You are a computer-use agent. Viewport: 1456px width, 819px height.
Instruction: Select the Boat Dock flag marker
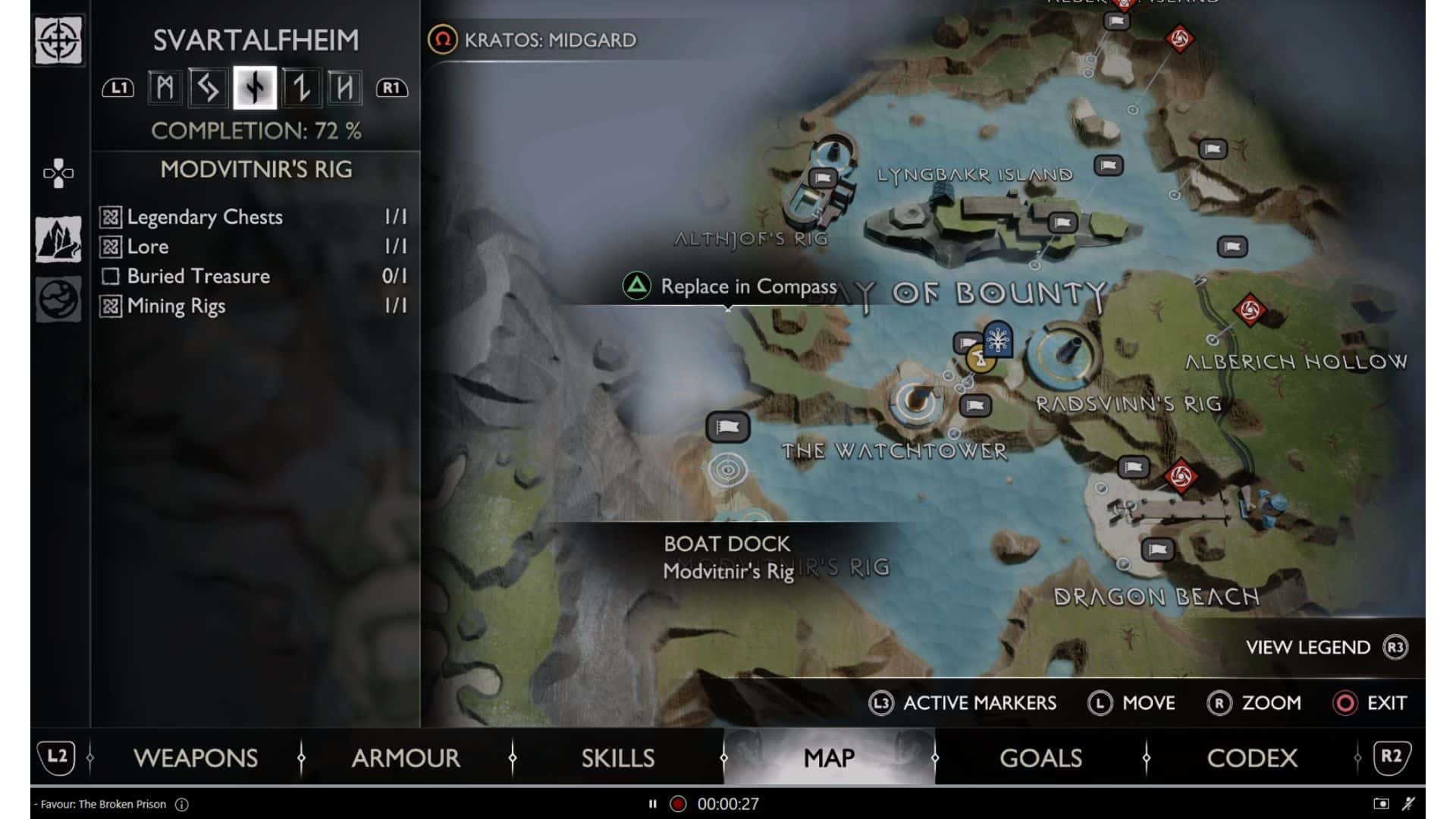click(727, 427)
